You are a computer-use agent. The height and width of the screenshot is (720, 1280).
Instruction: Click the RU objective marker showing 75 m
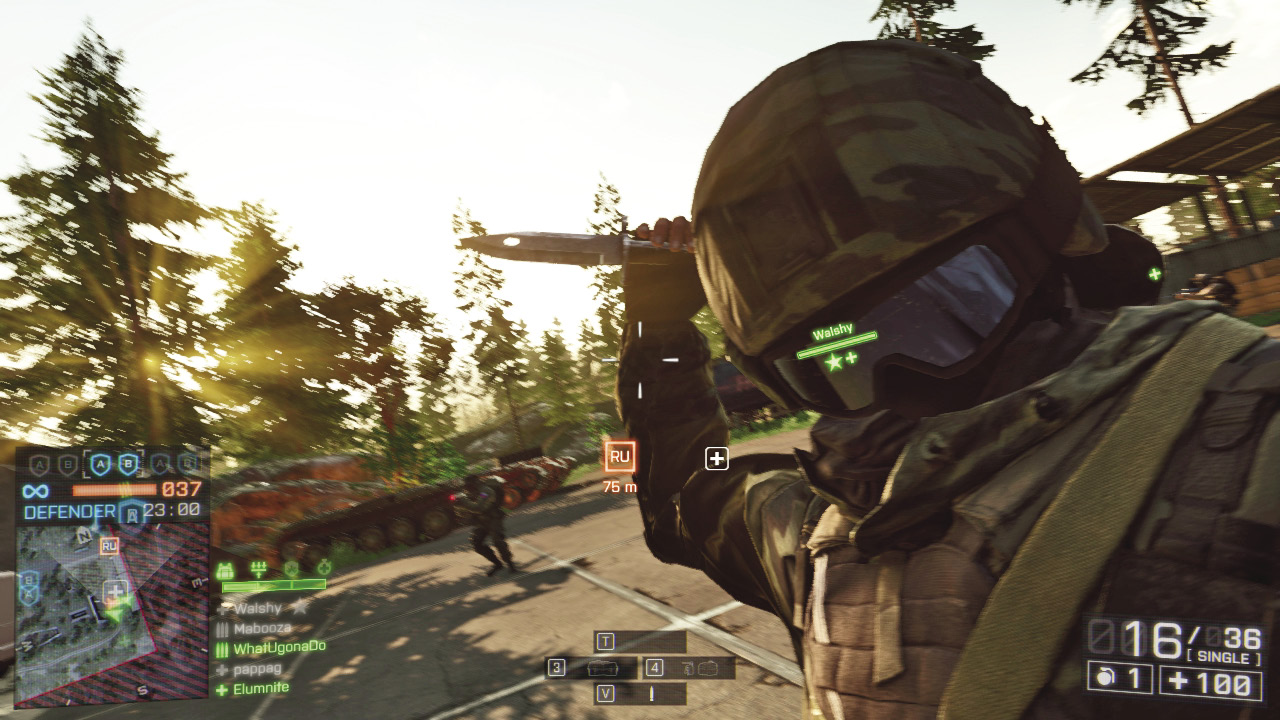pyautogui.click(x=620, y=457)
